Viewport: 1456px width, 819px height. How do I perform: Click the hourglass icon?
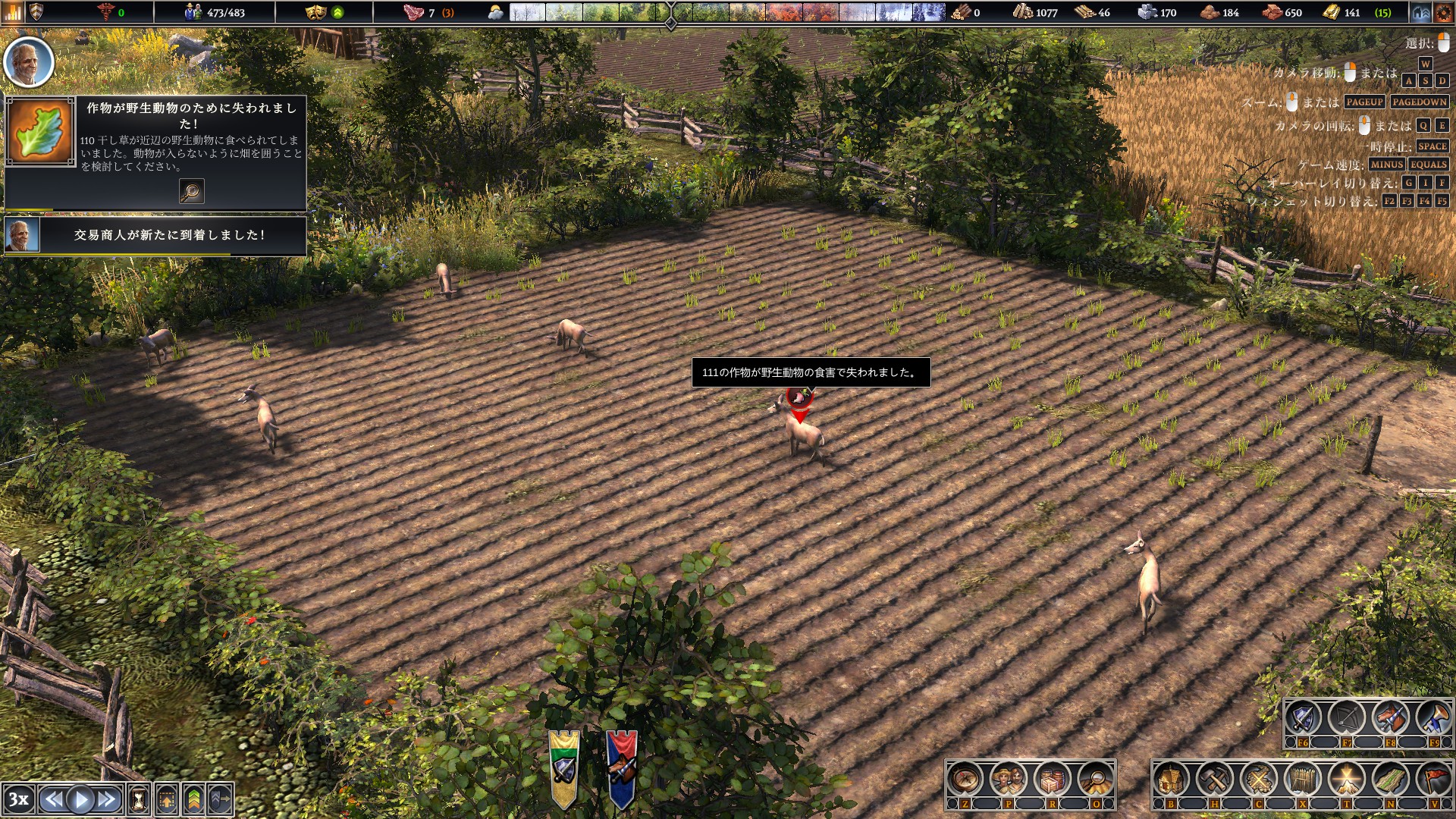coord(140,799)
